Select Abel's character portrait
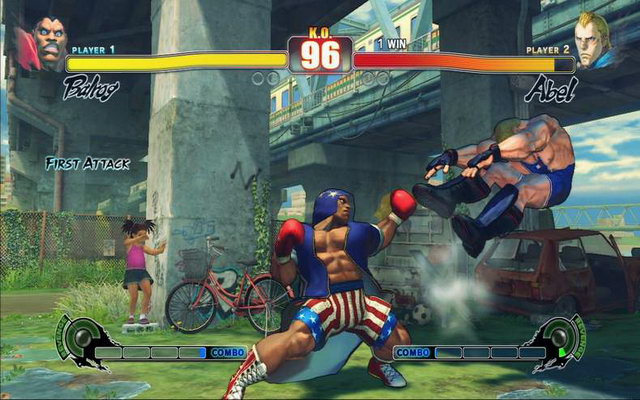The height and width of the screenshot is (400, 640). tap(597, 41)
